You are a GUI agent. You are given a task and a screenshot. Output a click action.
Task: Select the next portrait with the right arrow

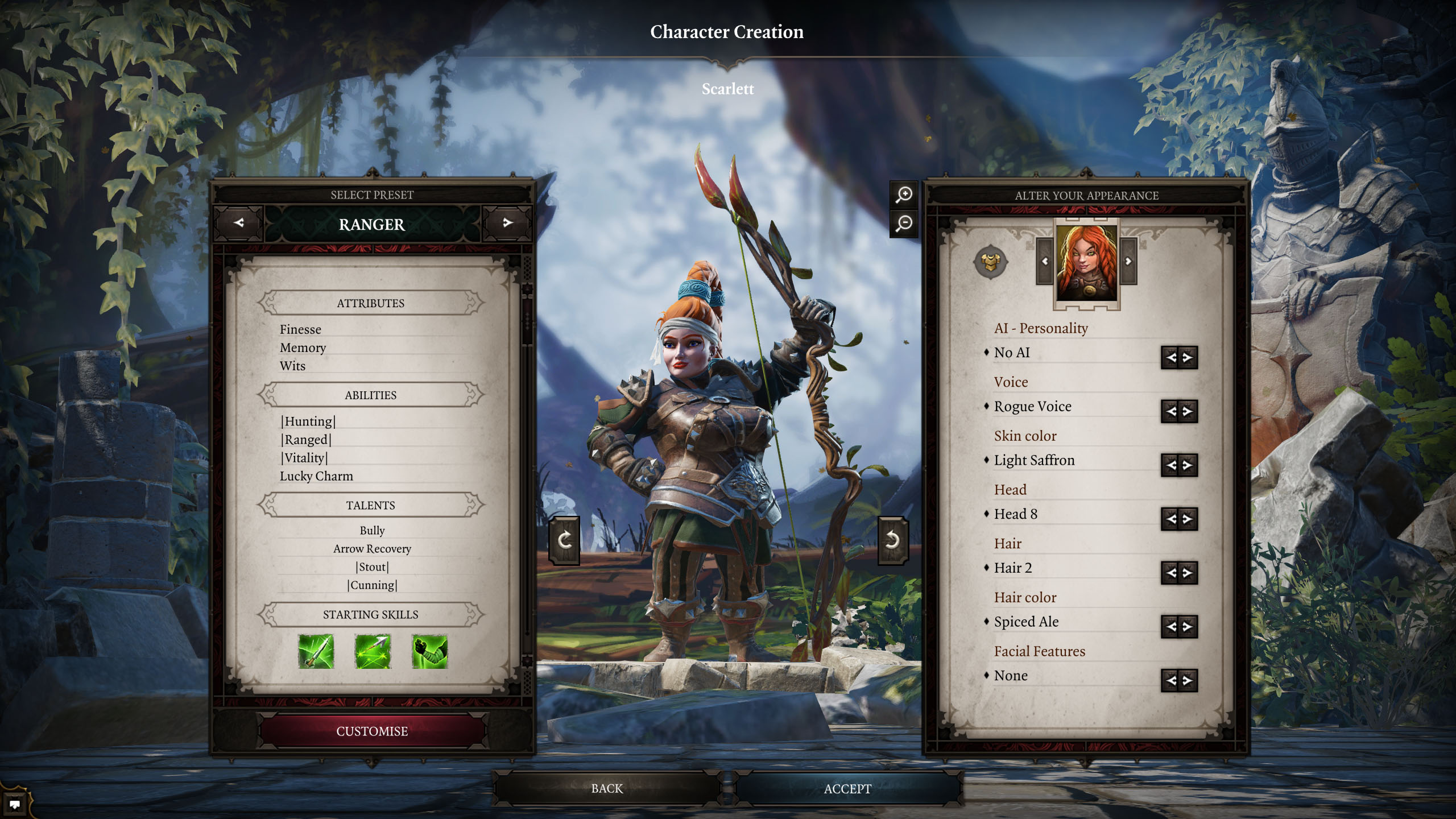pos(1128,262)
